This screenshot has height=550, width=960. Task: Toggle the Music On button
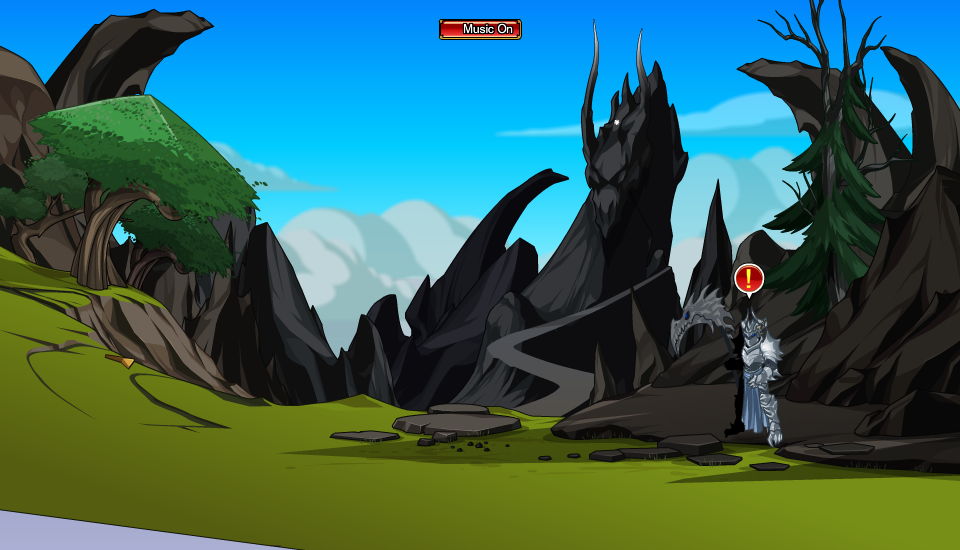[480, 29]
